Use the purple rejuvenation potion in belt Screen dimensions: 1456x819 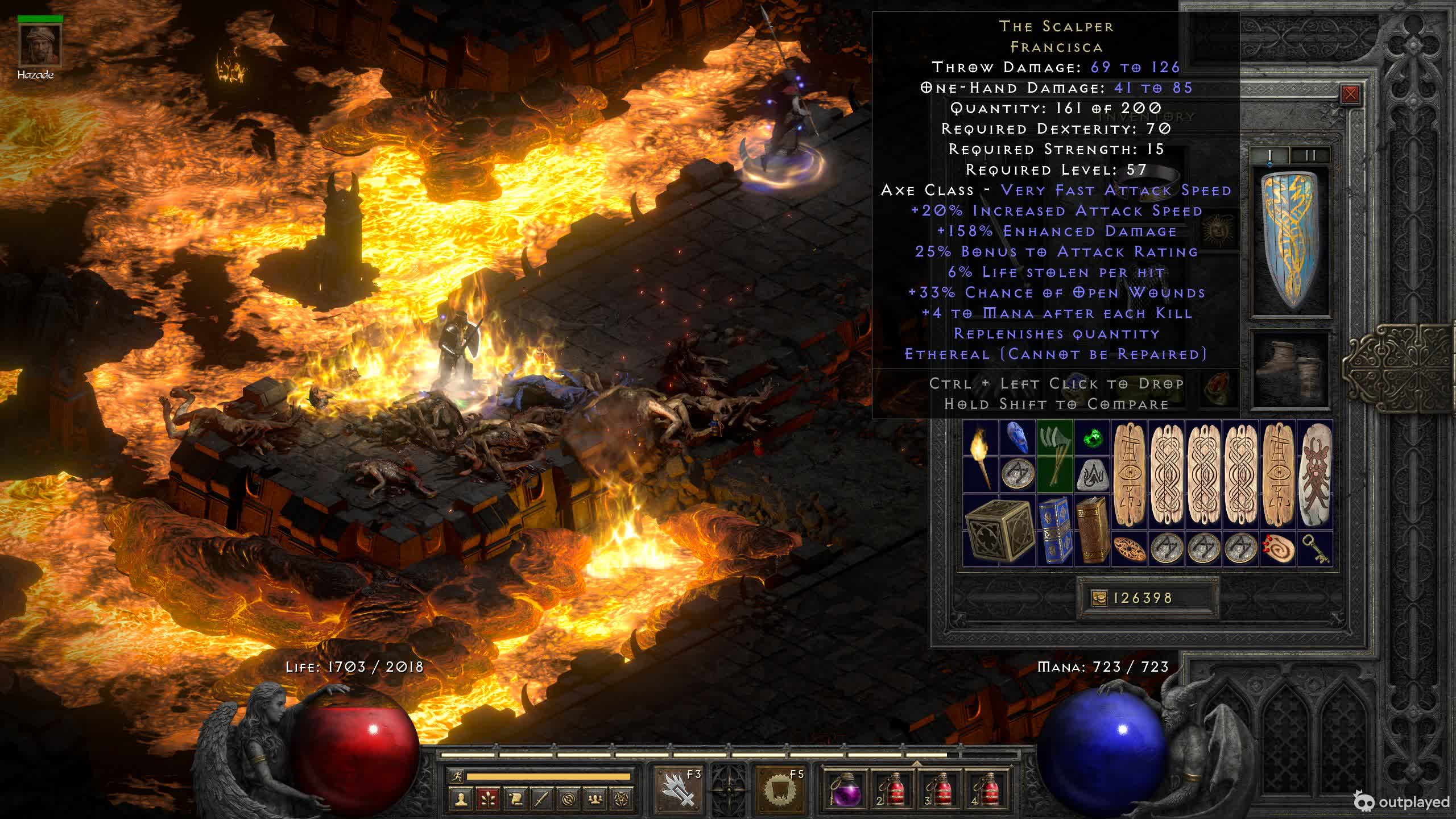pos(845,790)
